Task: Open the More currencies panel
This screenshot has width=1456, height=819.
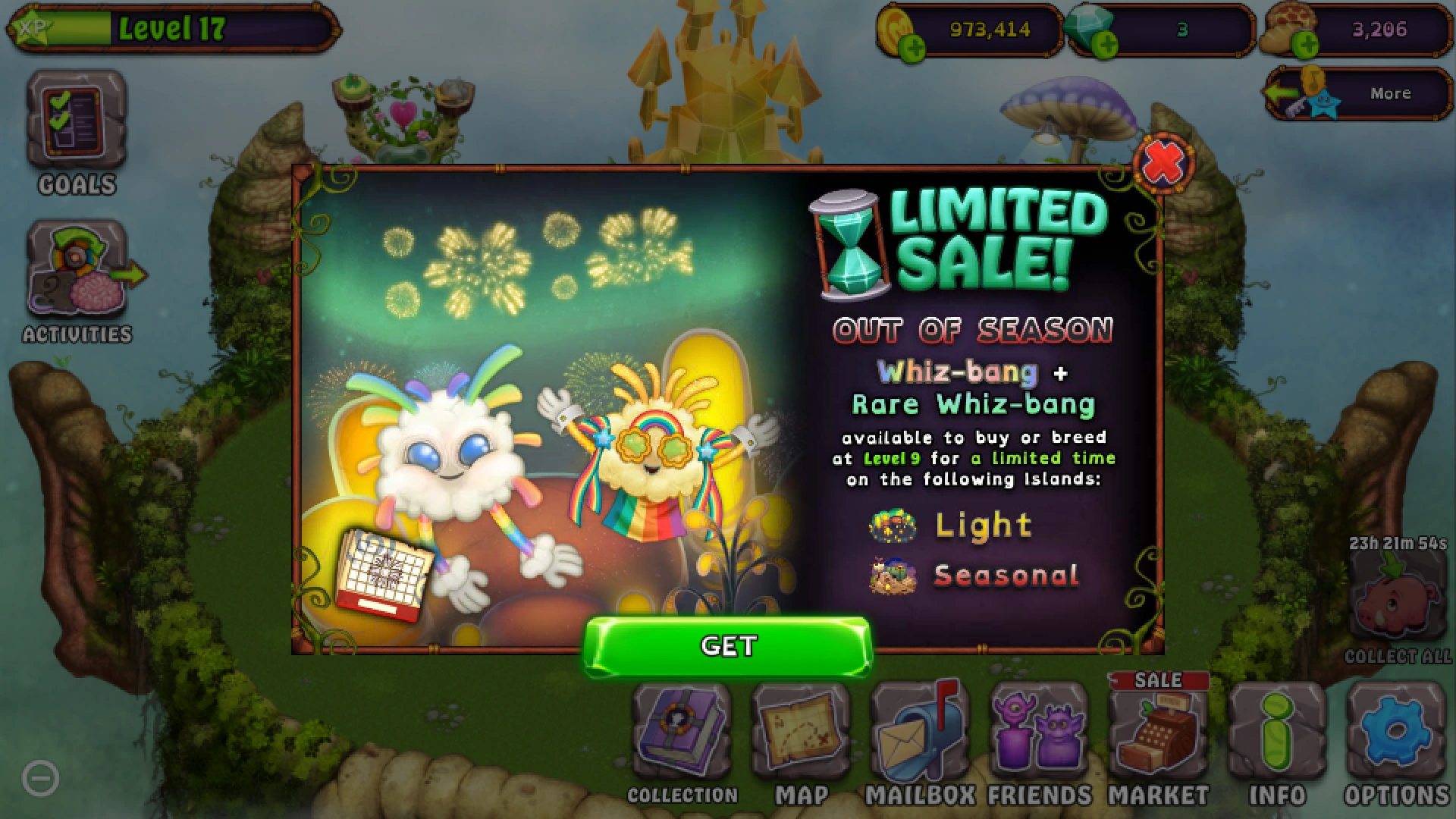Action: (1391, 93)
